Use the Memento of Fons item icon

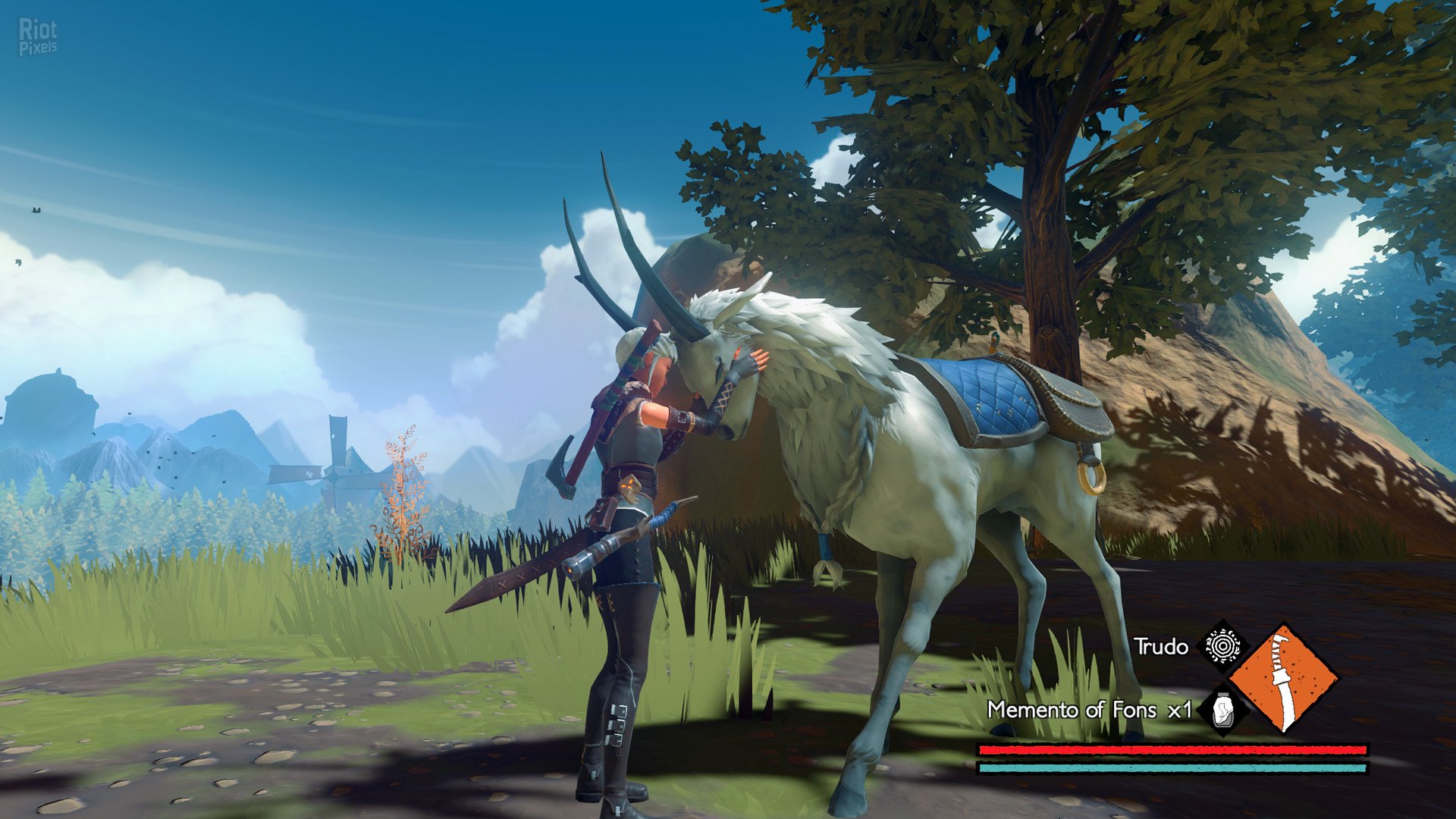click(x=1222, y=710)
